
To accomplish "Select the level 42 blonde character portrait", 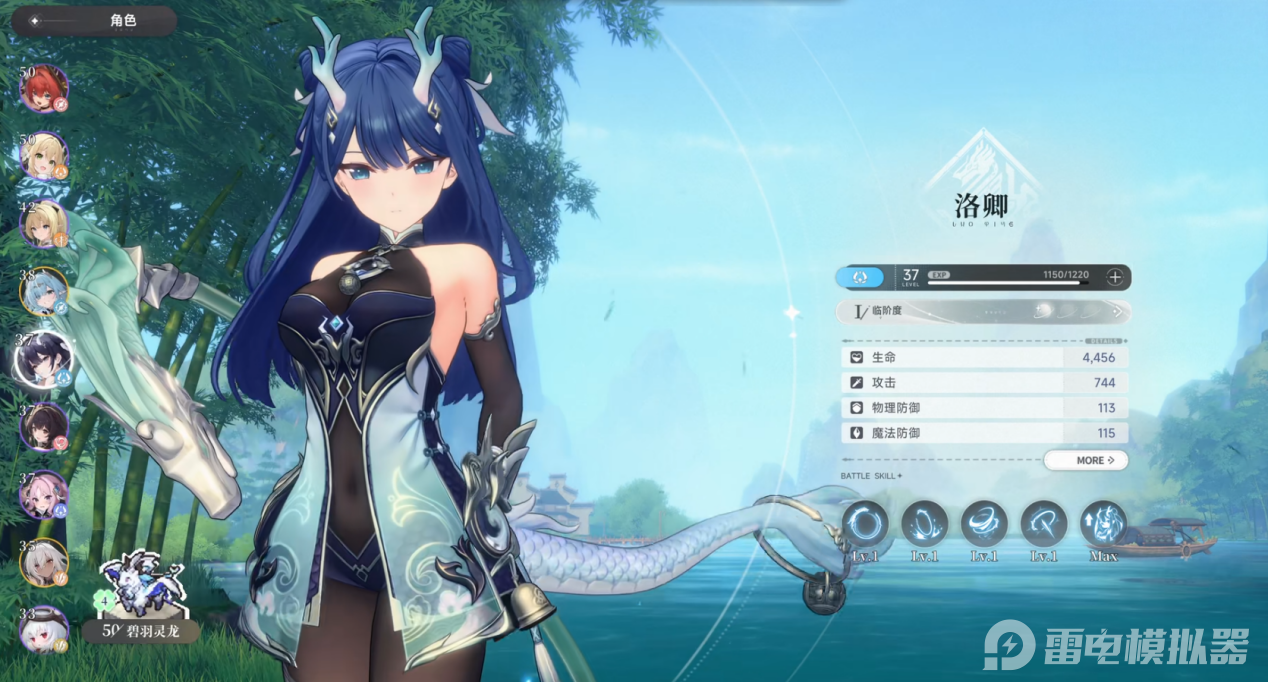I will click(x=44, y=224).
